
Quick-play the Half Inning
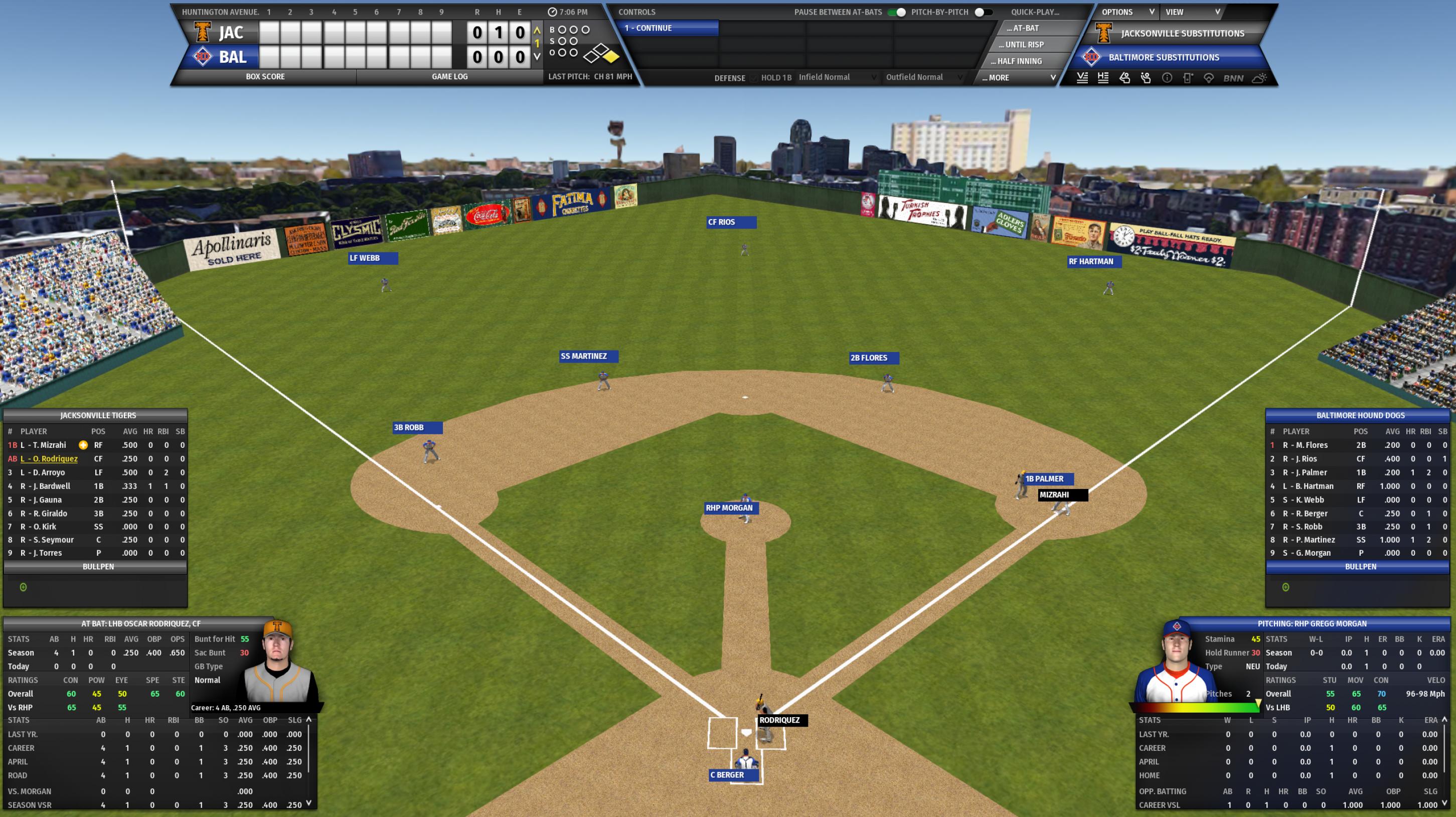point(1020,61)
